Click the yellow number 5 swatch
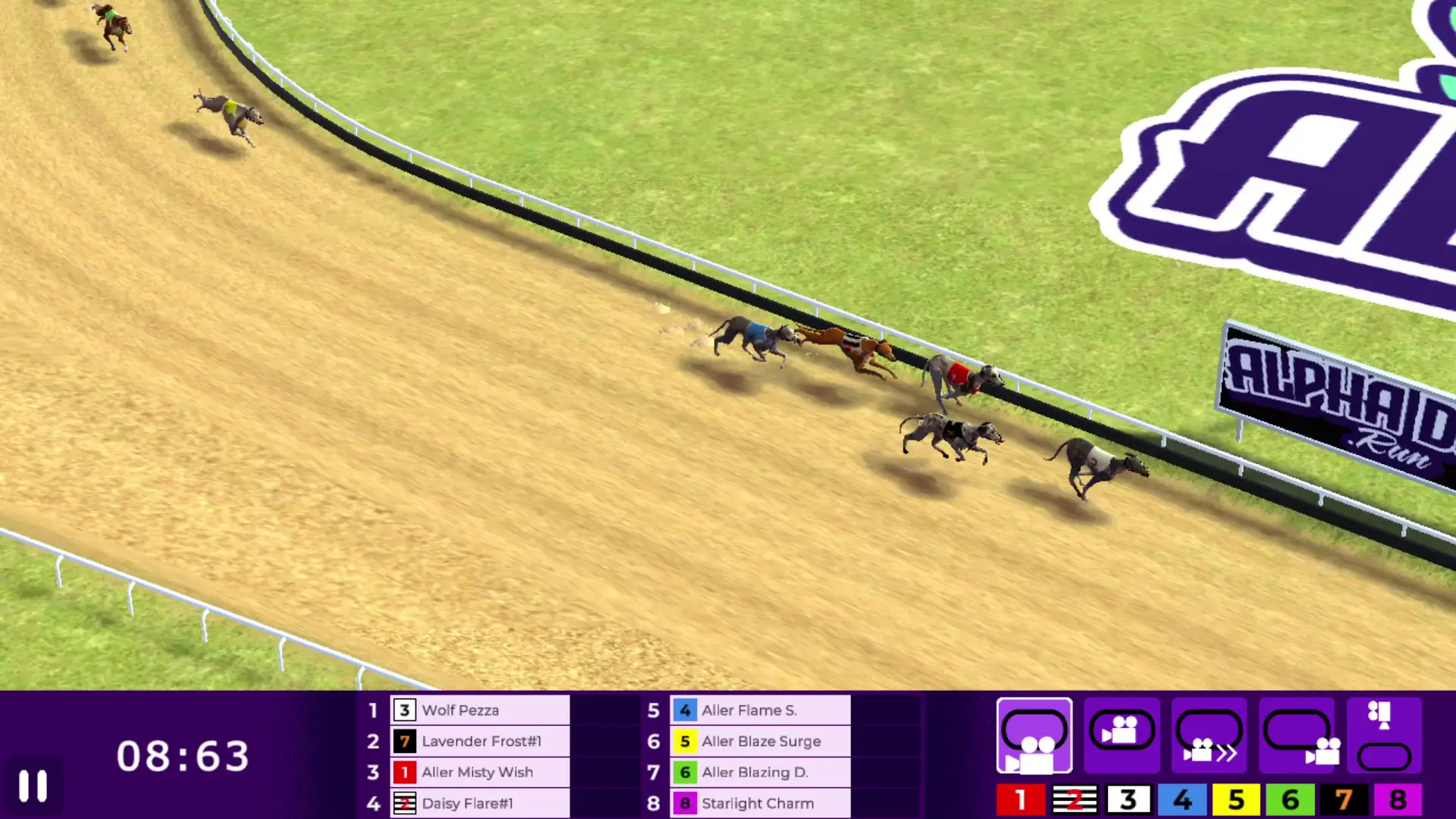This screenshot has height=819, width=1456. point(1237,799)
